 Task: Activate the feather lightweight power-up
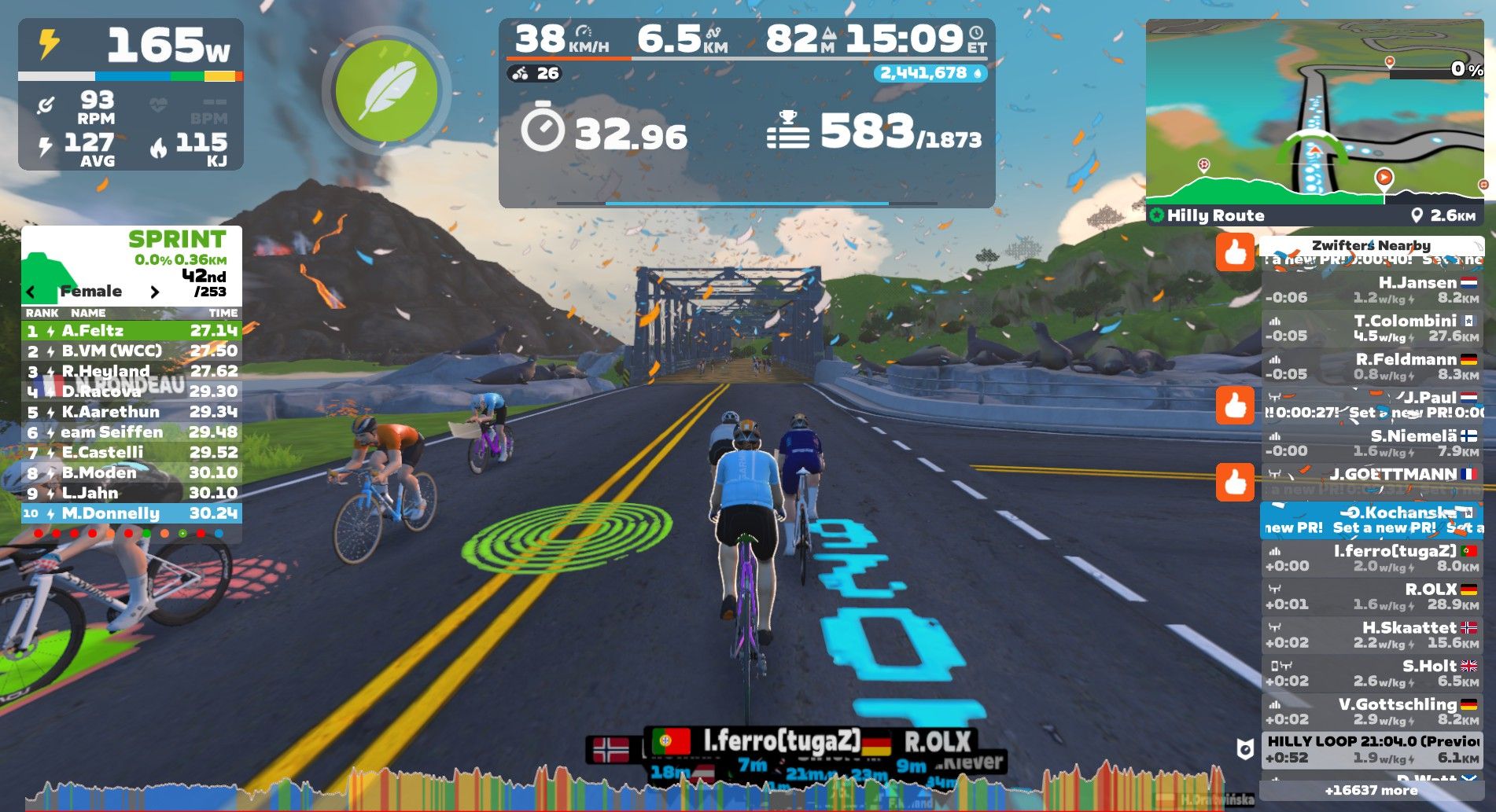(x=385, y=90)
